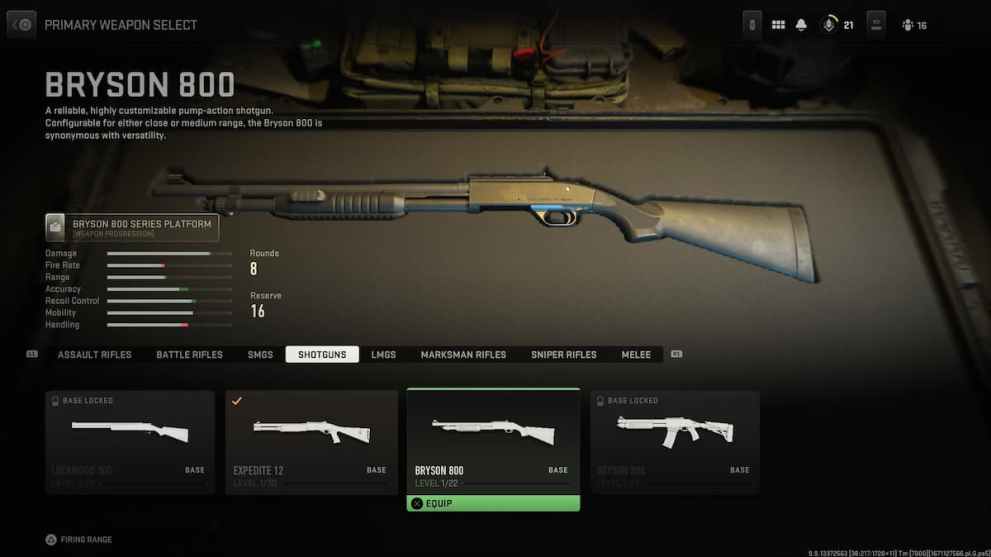Show the SMGs weapon list
The width and height of the screenshot is (991, 557).
[x=260, y=355]
